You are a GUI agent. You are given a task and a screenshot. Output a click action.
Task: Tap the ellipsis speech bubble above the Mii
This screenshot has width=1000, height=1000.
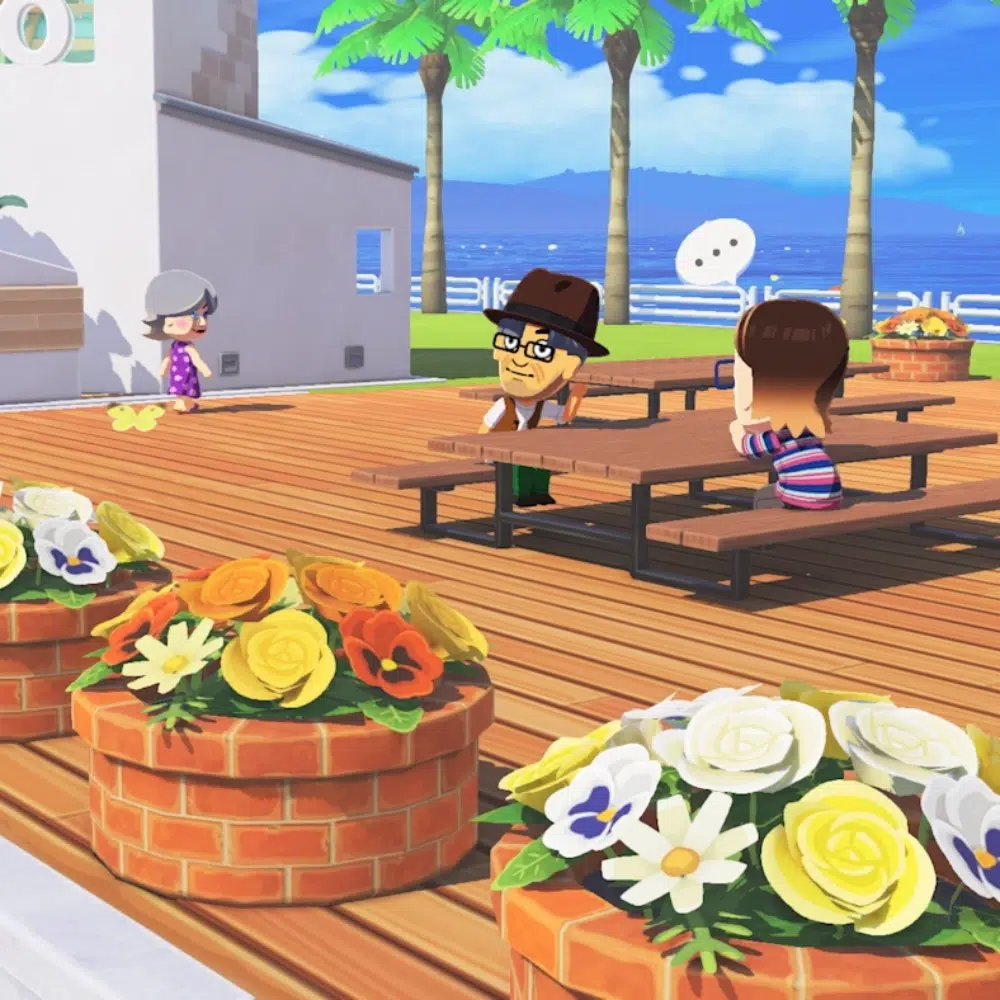715,251
